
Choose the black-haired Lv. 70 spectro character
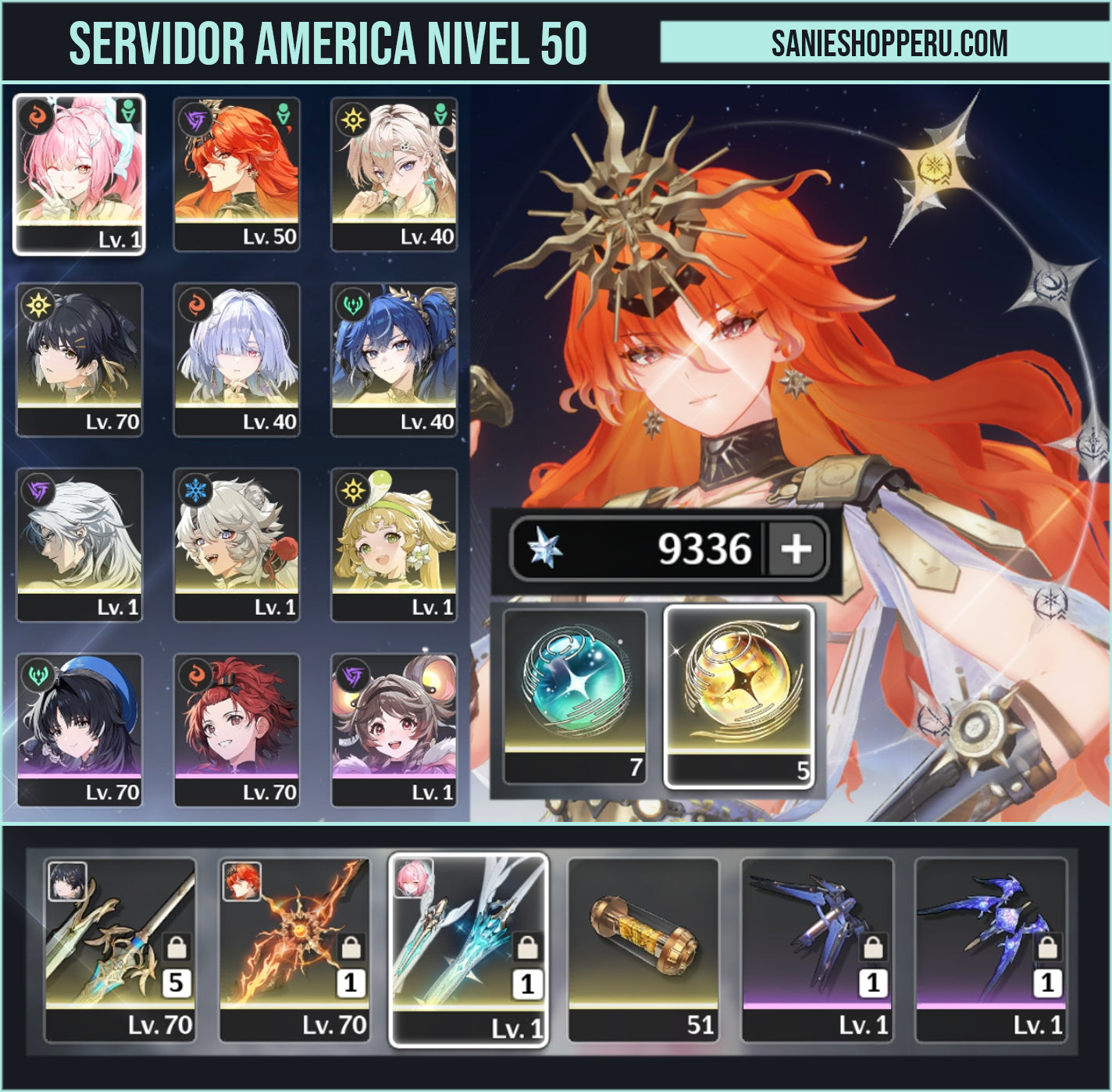tap(79, 359)
